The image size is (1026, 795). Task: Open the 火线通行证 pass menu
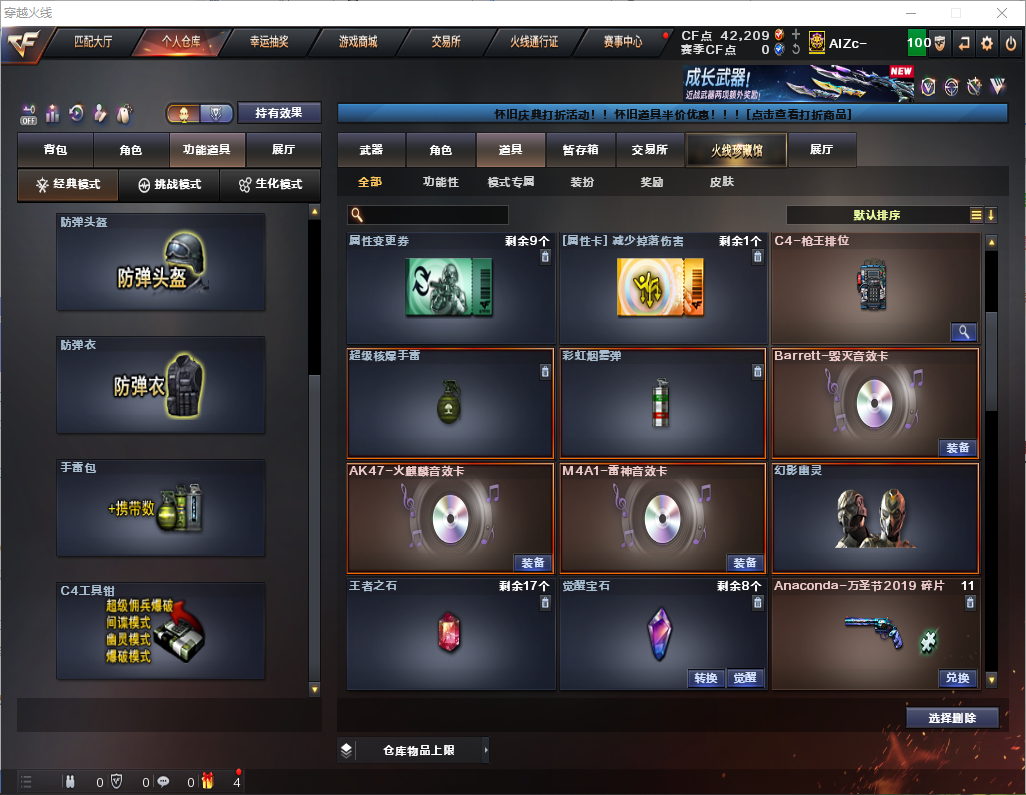pos(534,42)
